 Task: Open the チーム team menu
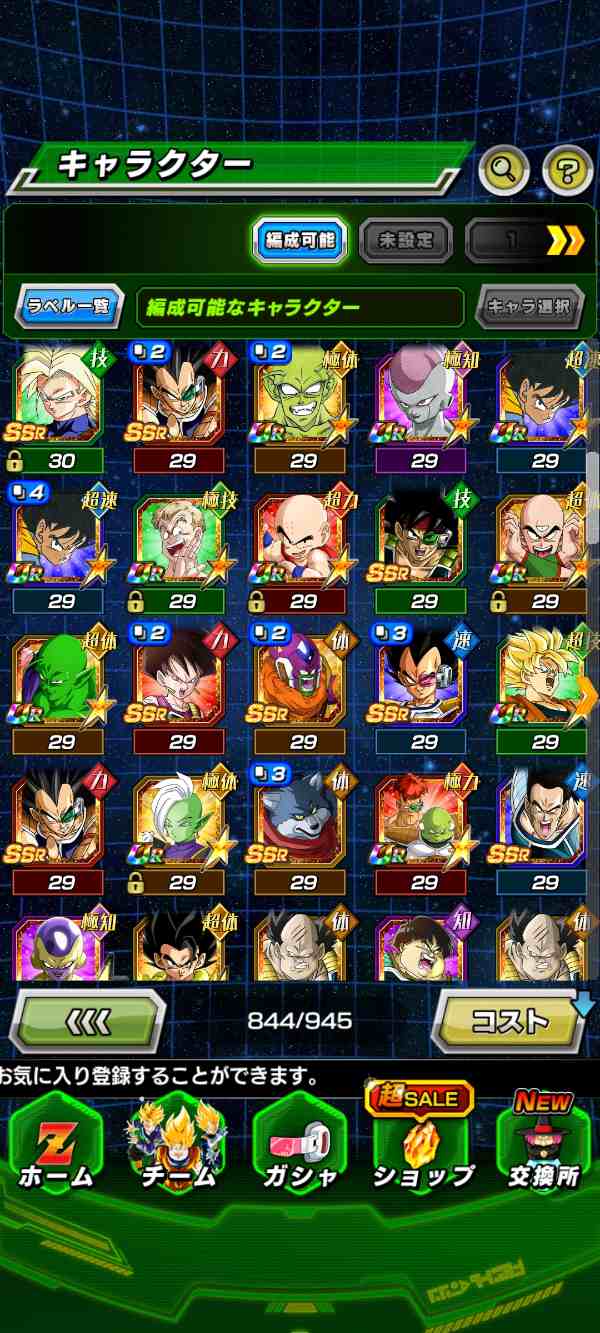click(x=178, y=1143)
